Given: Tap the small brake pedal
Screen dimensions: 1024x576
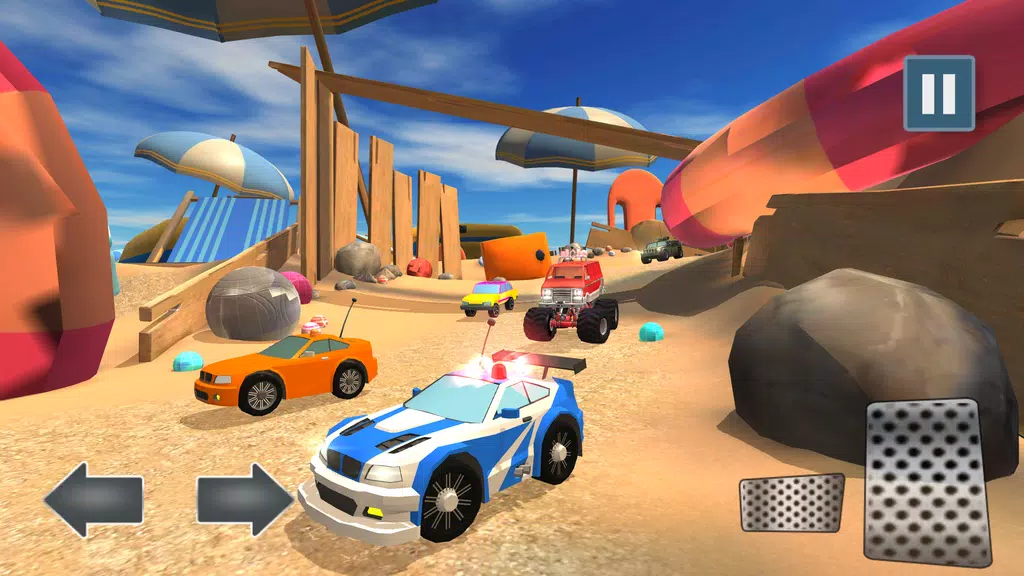Looking at the screenshot, I should [x=791, y=502].
